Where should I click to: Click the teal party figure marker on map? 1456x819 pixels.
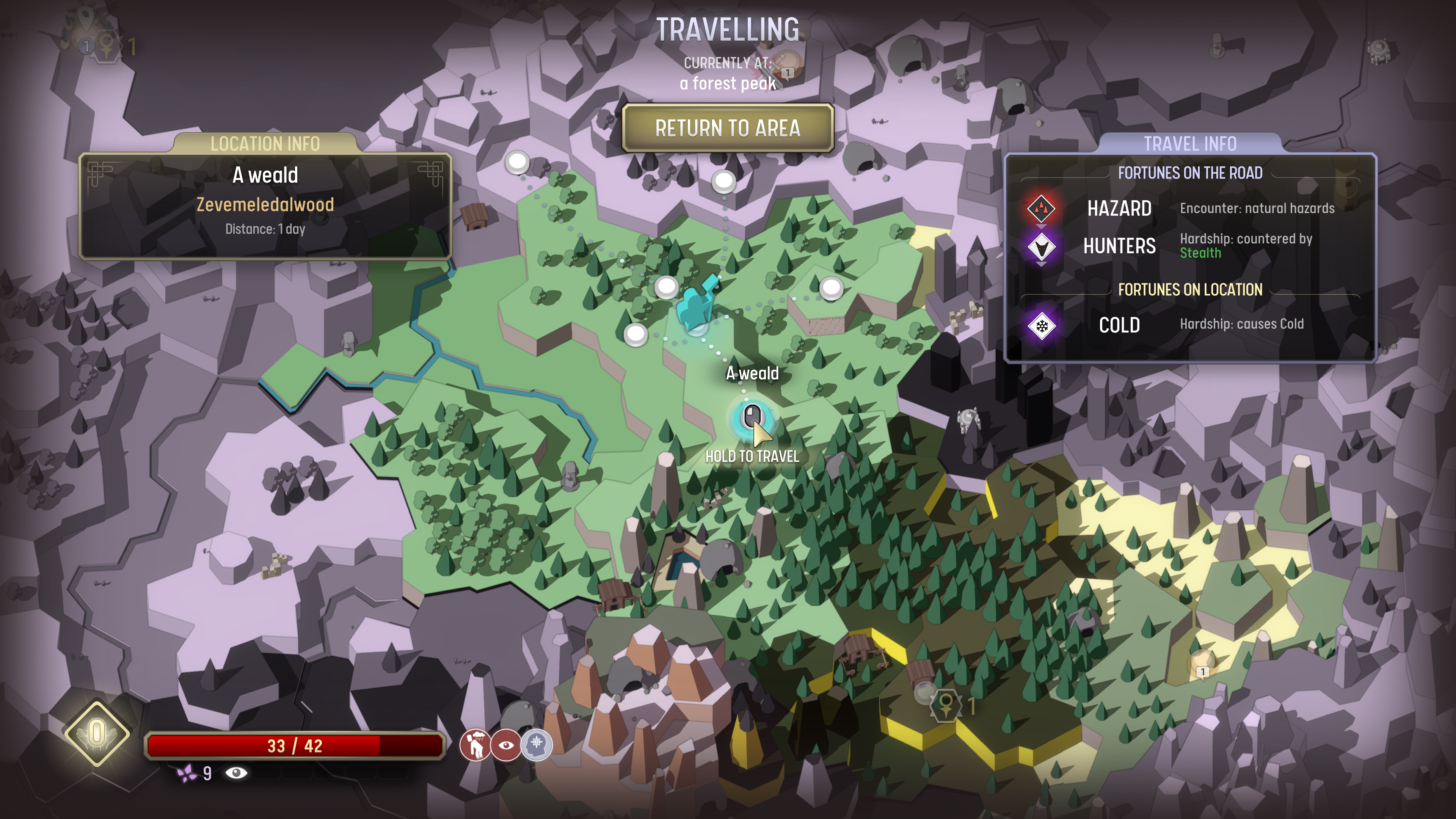coord(698,303)
